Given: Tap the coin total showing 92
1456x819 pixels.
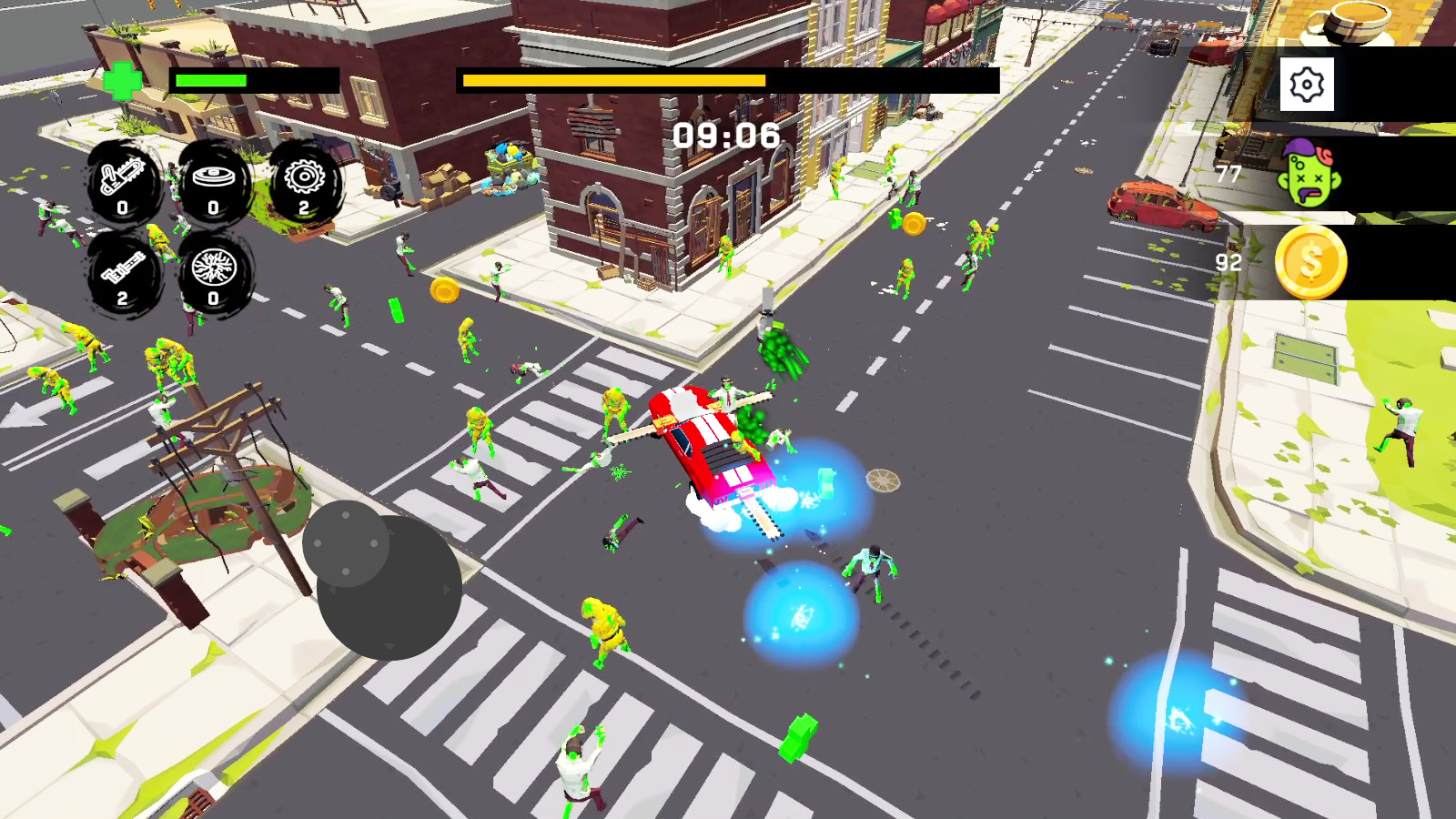Looking at the screenshot, I should click(1228, 264).
